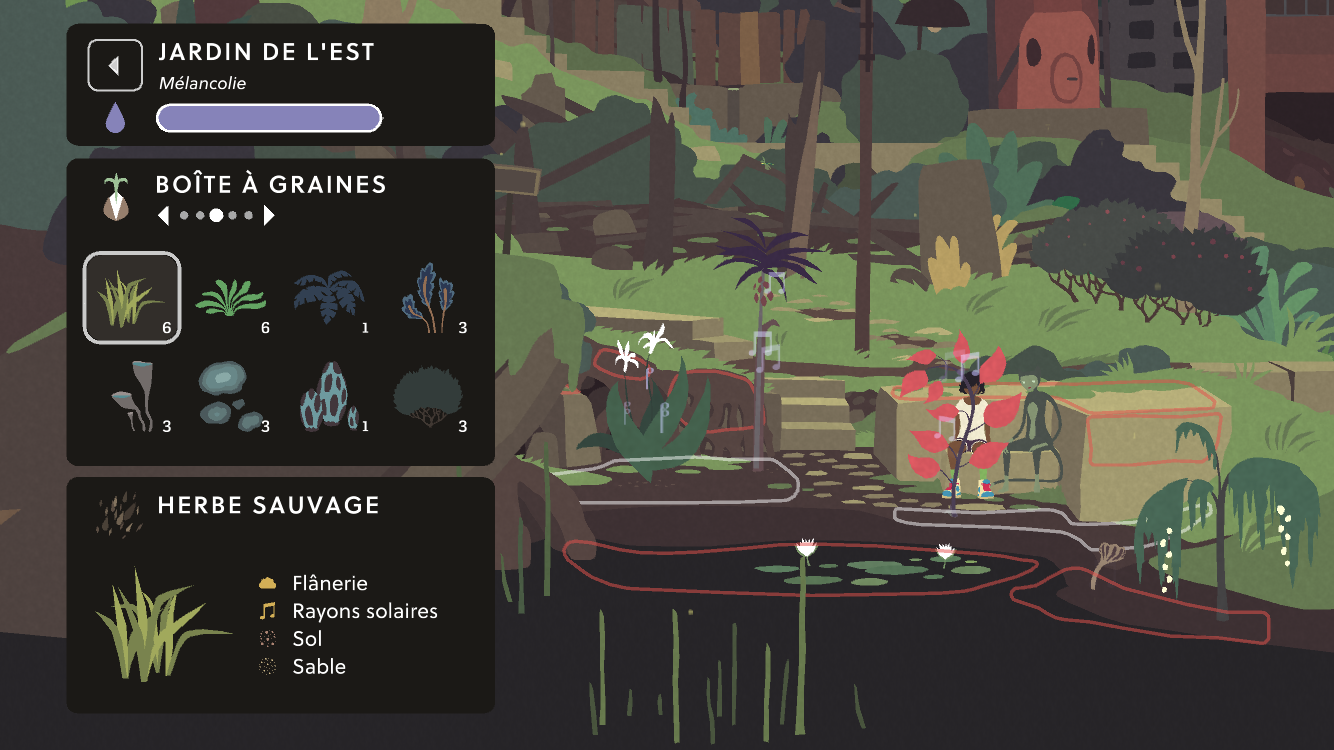Show the next seed box page
Image resolution: width=1334 pixels, height=750 pixels.
tap(268, 215)
